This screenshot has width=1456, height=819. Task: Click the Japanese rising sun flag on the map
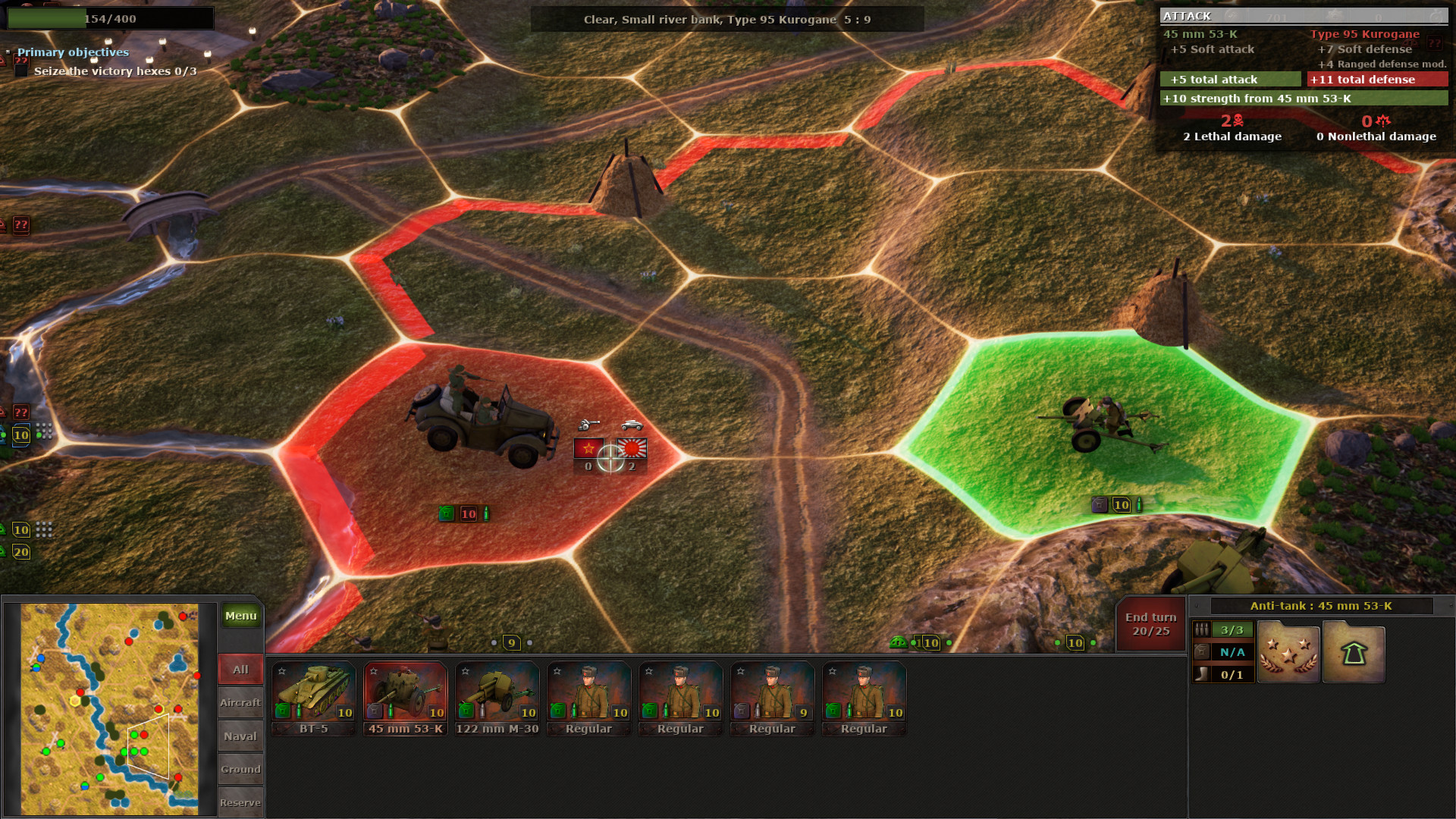(x=634, y=450)
